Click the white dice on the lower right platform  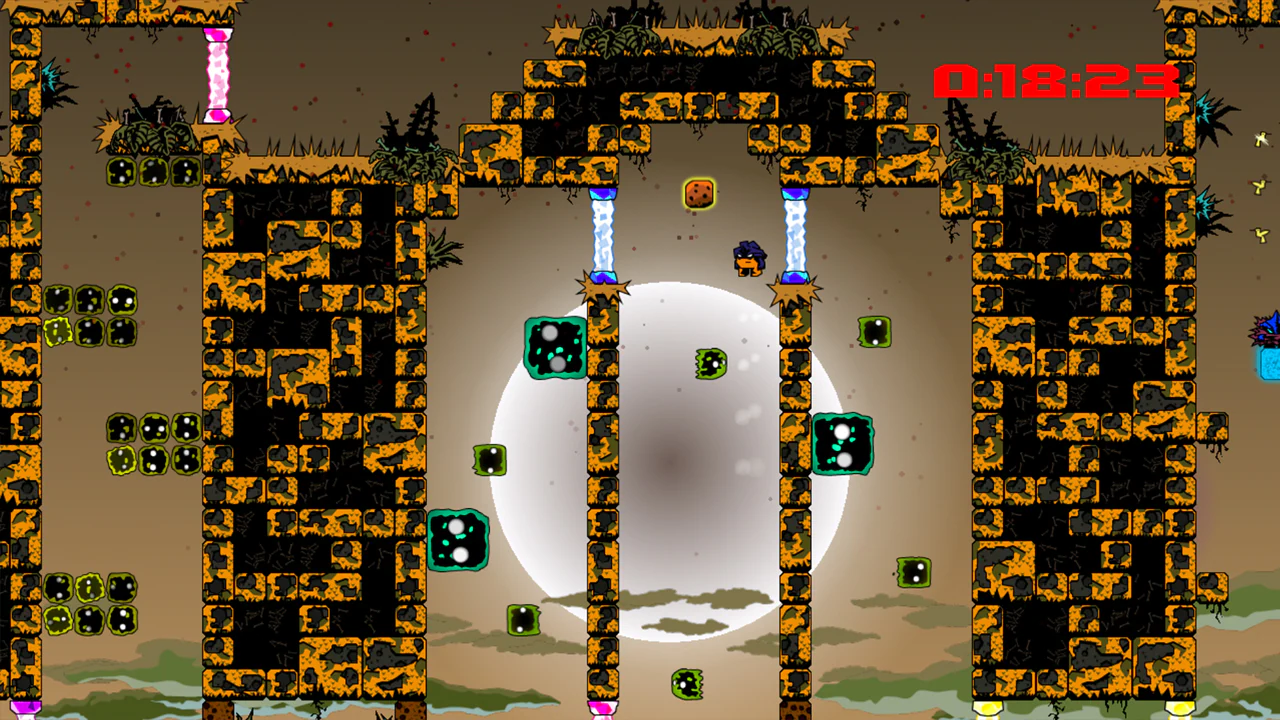[x=913, y=570]
